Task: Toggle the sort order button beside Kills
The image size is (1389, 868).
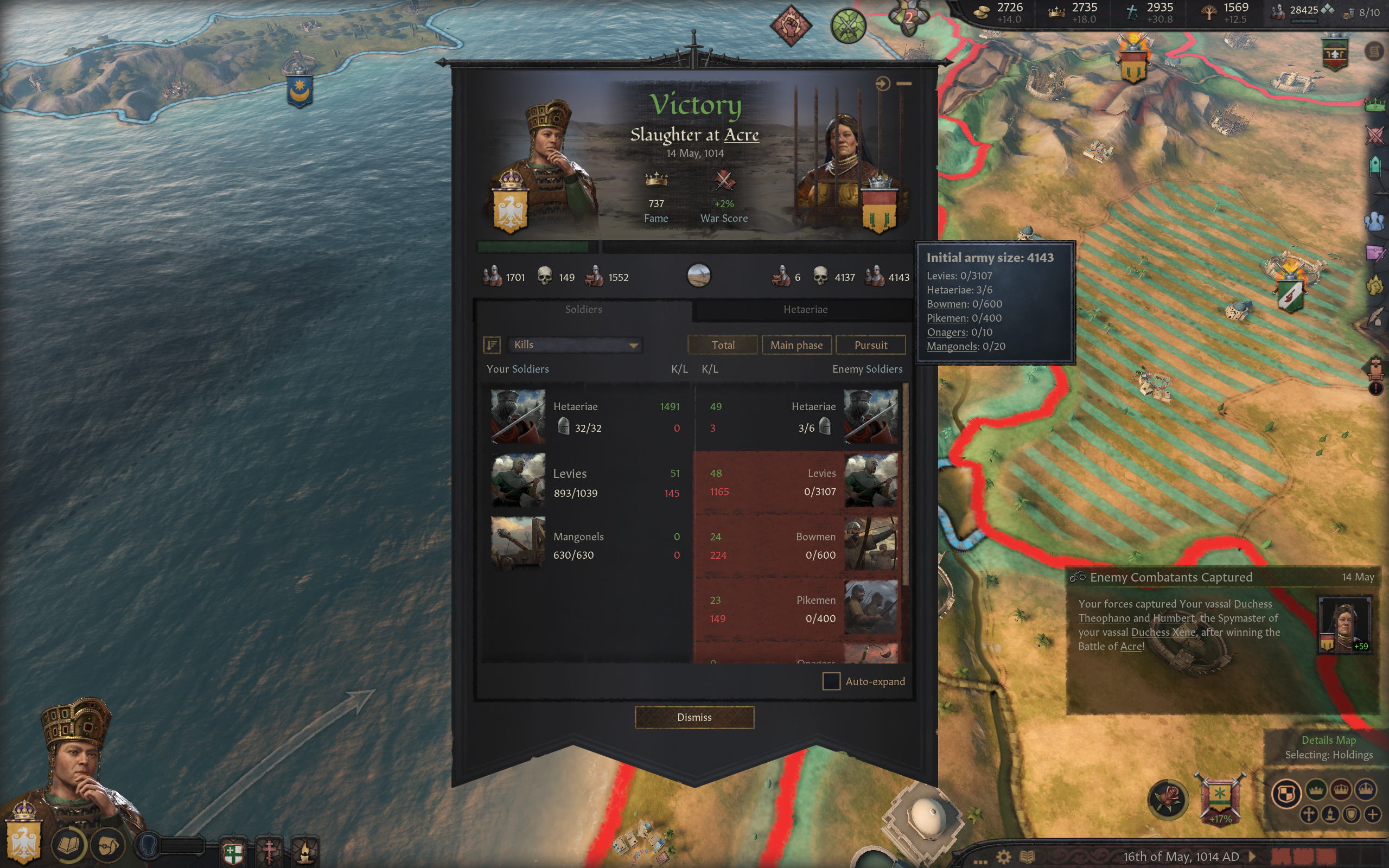Action: pyautogui.click(x=492, y=344)
